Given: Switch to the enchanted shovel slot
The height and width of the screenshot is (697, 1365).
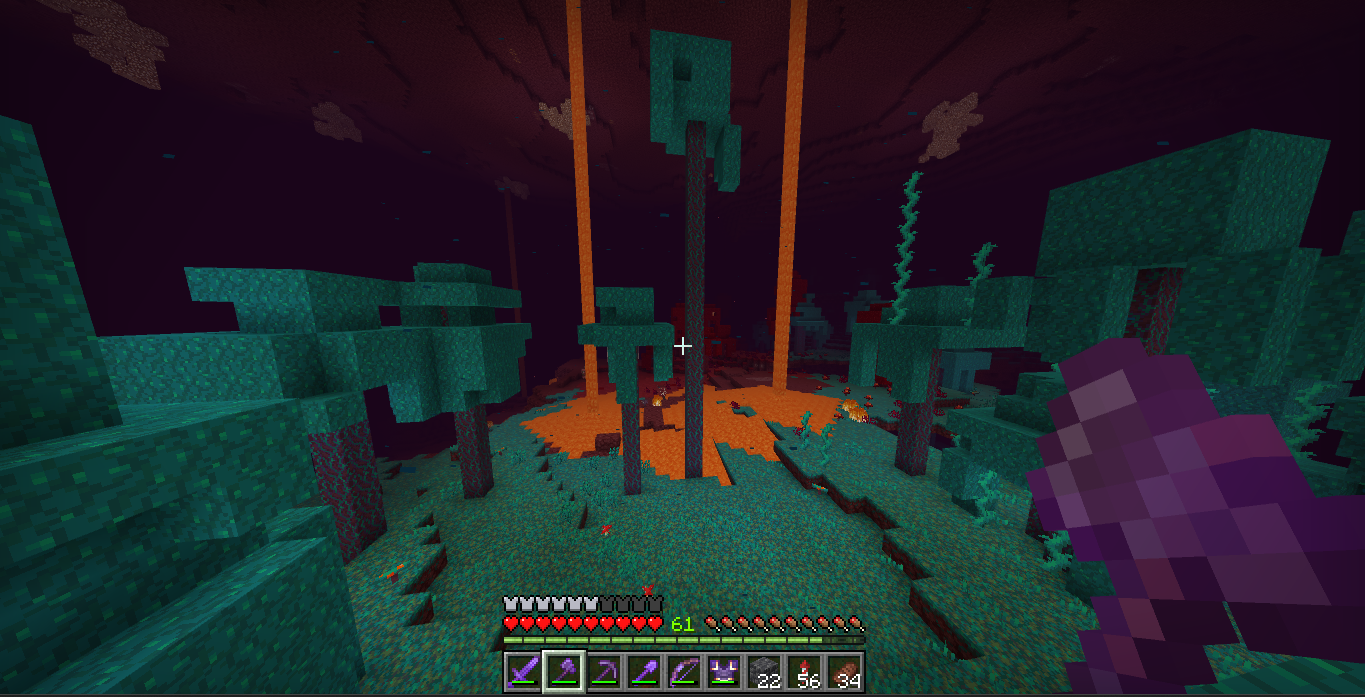Looking at the screenshot, I should point(643,671).
